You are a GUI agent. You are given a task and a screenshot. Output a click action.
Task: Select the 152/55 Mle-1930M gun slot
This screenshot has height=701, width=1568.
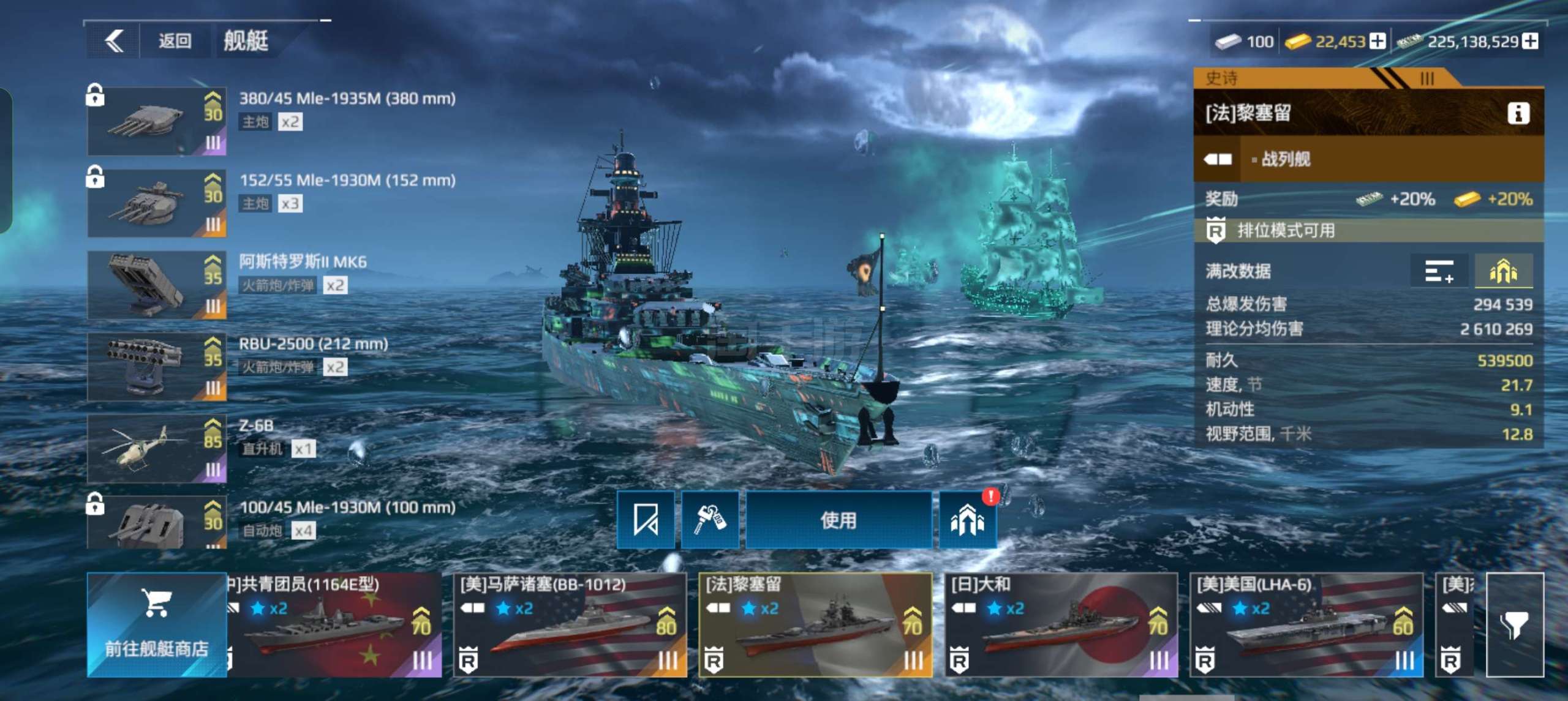(x=157, y=203)
